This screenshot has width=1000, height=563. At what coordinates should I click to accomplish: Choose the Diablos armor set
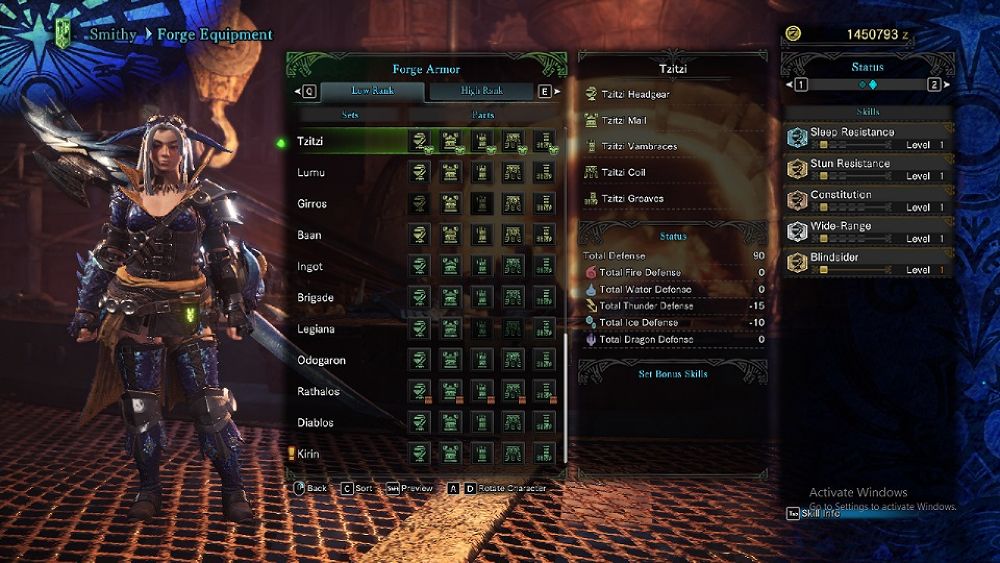pos(315,422)
